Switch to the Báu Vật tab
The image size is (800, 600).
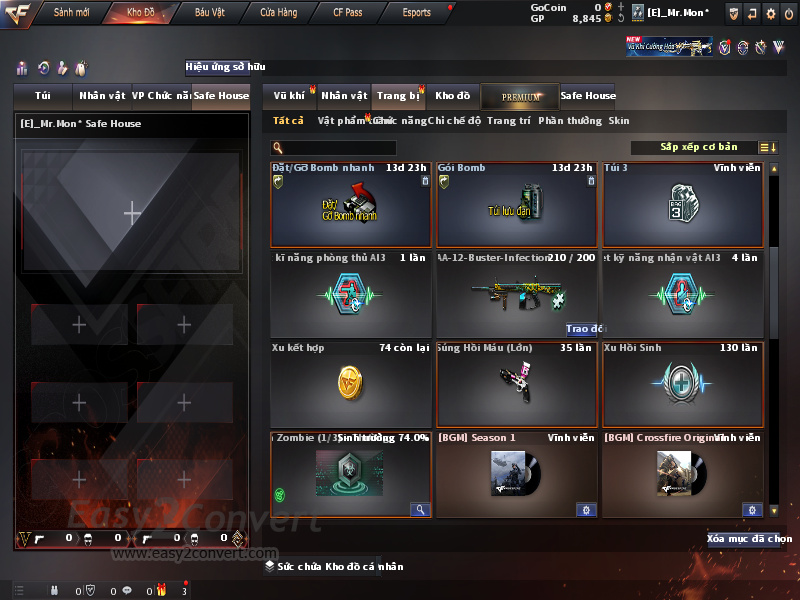pos(209,13)
